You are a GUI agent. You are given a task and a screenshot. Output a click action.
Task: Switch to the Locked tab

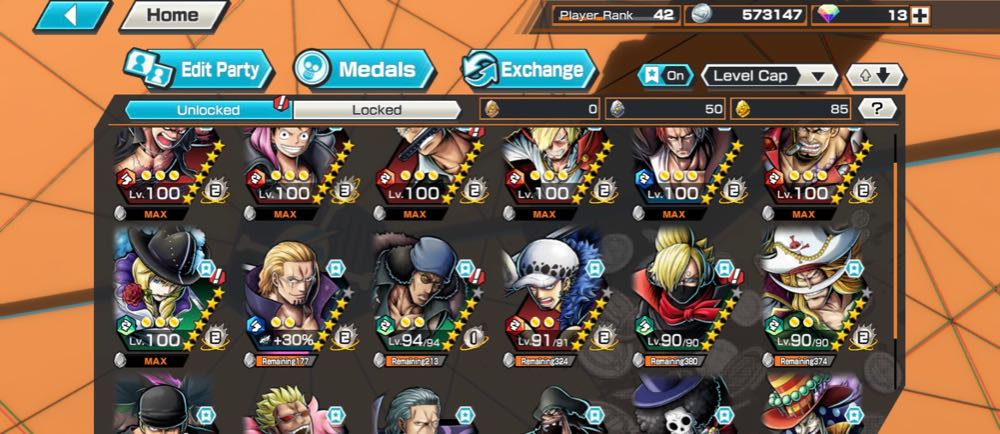coord(376,109)
